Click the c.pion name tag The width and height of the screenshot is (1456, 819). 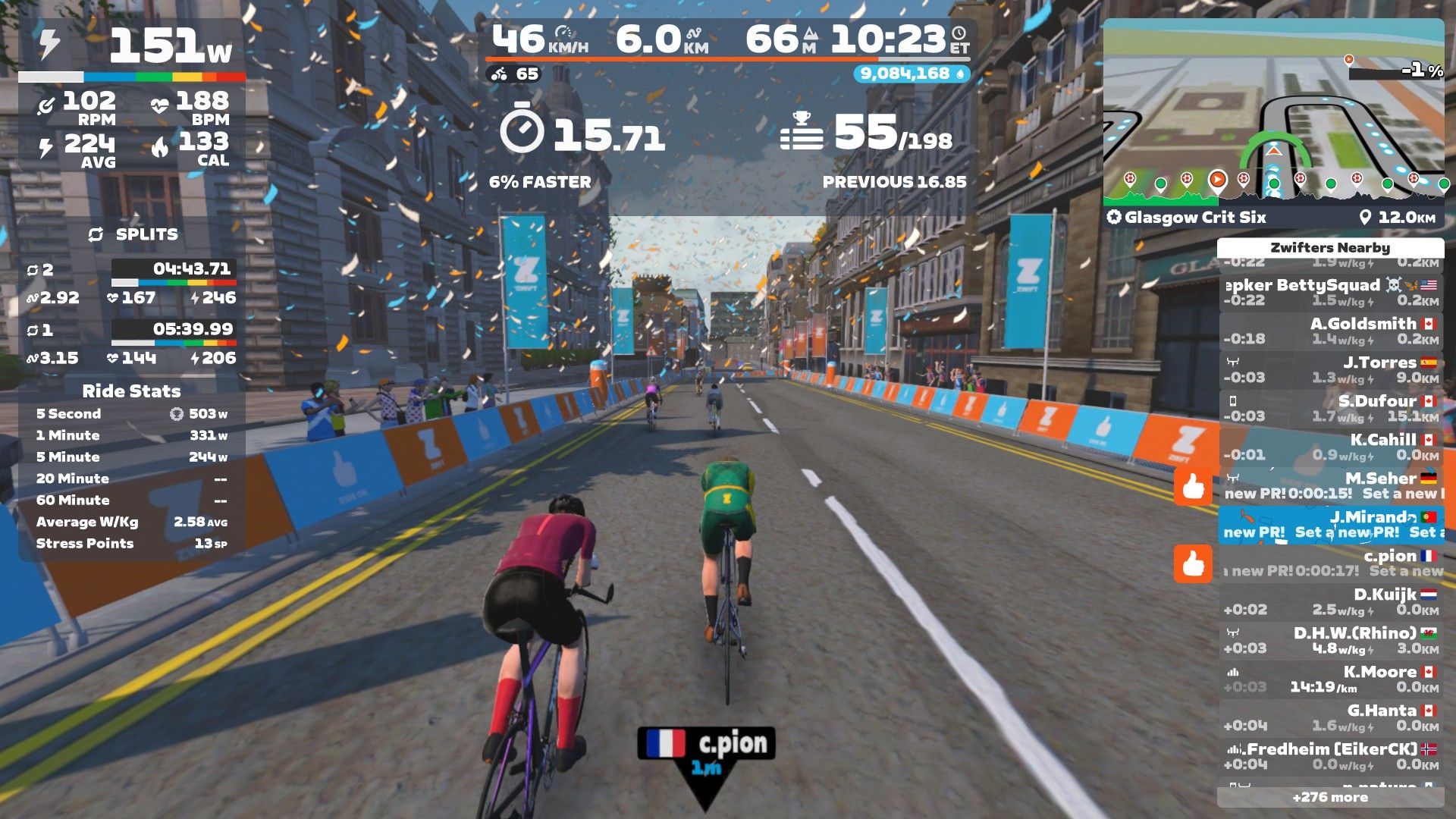(x=706, y=745)
